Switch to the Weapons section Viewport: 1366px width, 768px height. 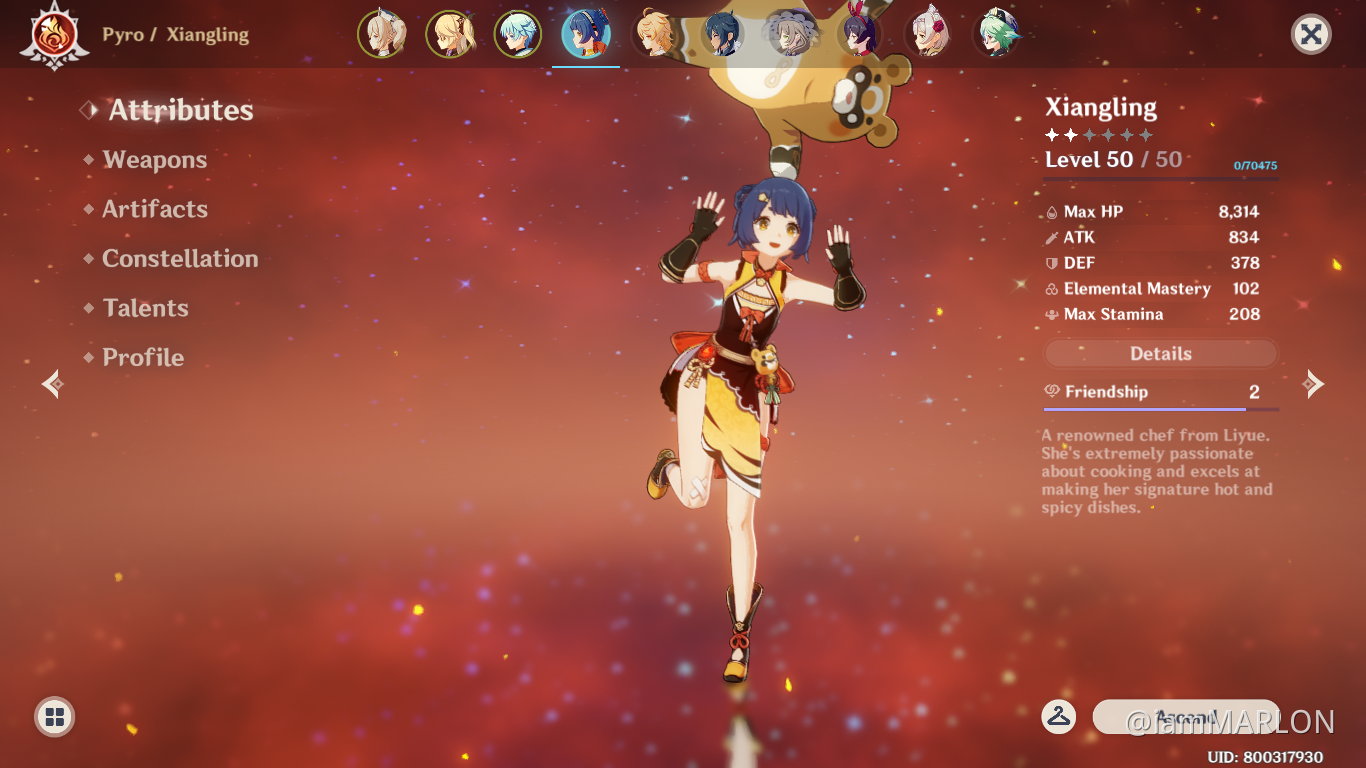[154, 159]
